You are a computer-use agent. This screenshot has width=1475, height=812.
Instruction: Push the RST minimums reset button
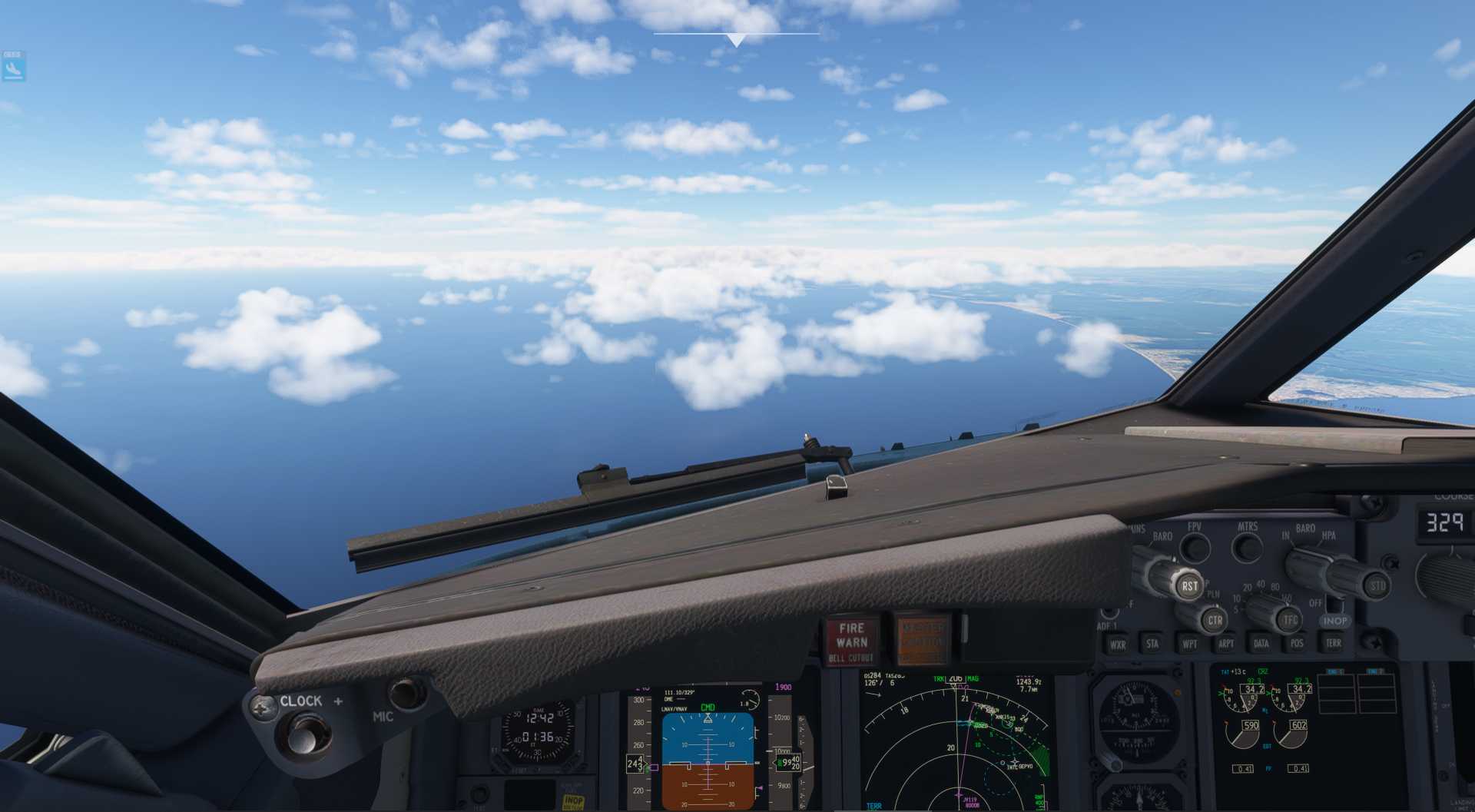point(1189,586)
